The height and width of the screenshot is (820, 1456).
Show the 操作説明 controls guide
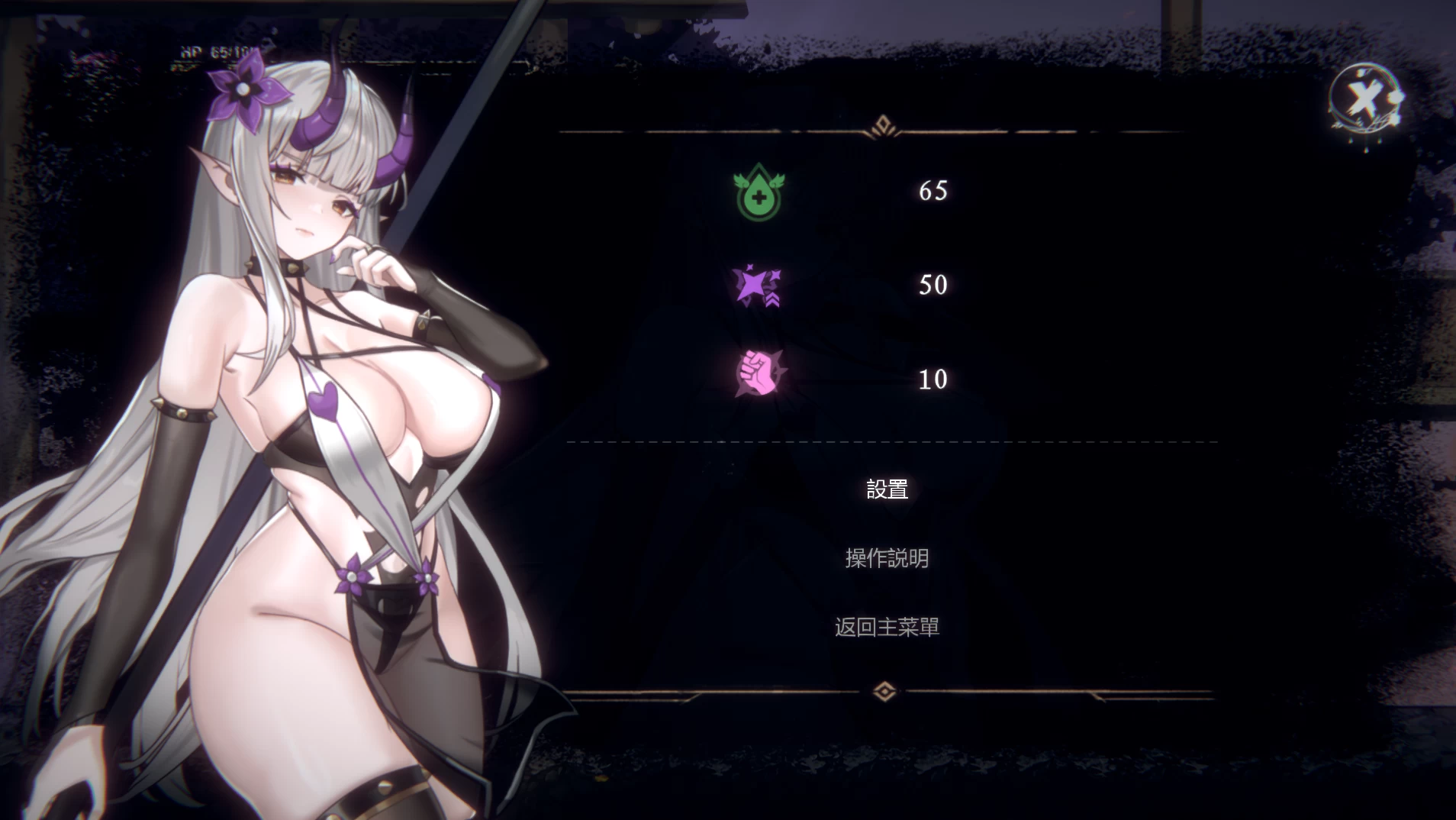click(887, 558)
